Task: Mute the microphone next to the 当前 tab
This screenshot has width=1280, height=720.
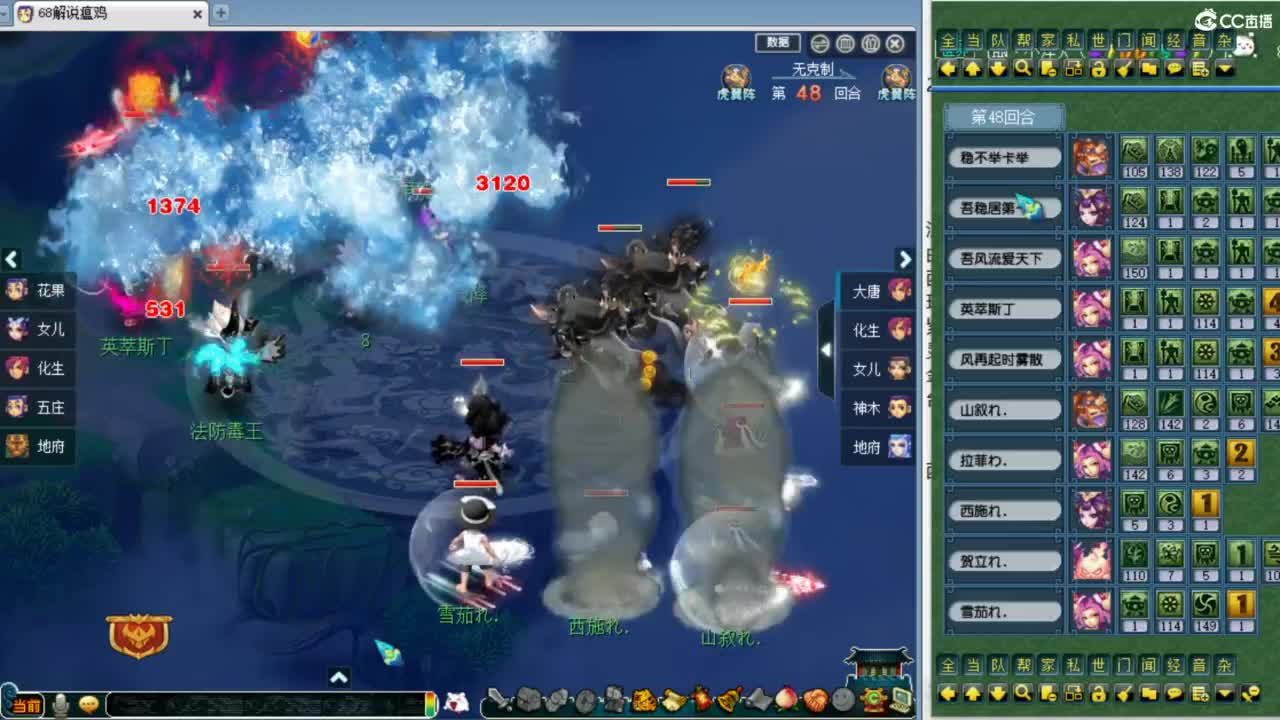Action: 60,704
